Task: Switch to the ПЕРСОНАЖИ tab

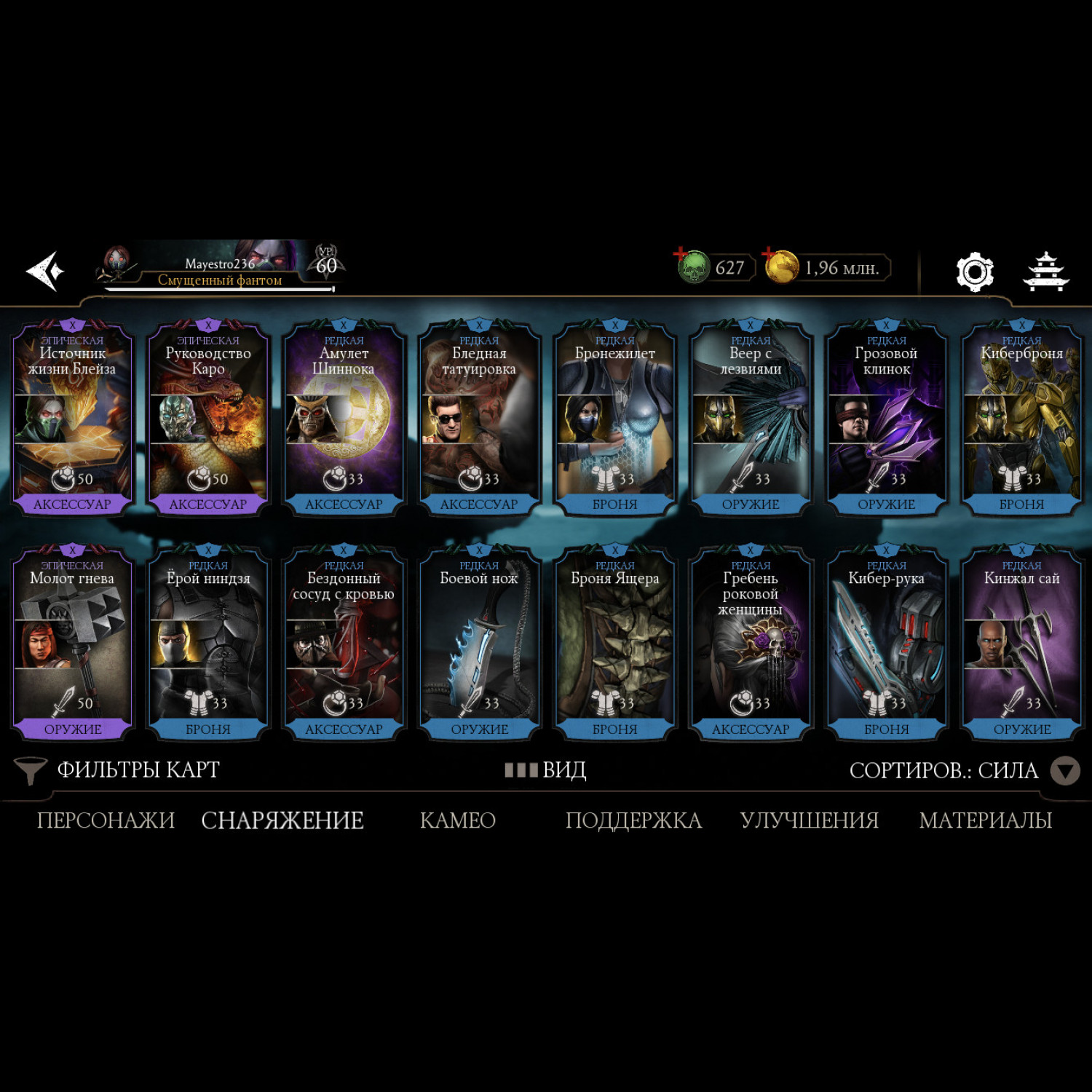Action: [x=106, y=820]
